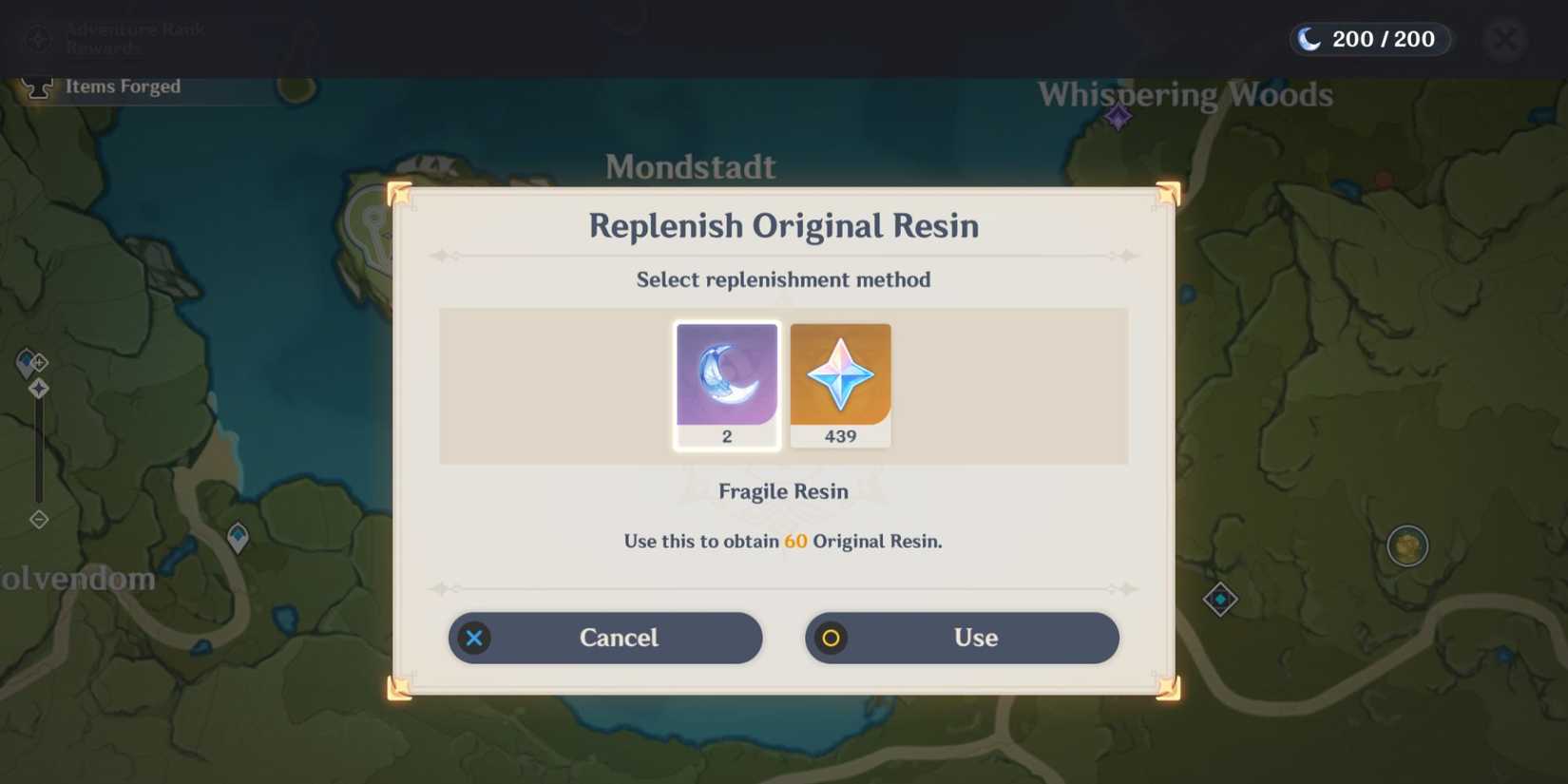The height and width of the screenshot is (784, 1568).
Task: Click the golden circular landmark icon on right map
Action: point(1406,545)
